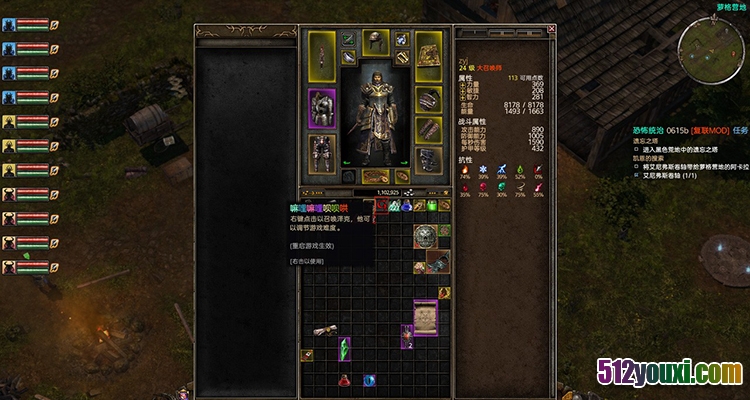Select the blue orb item in the bag
The height and width of the screenshot is (400, 750).
click(369, 380)
